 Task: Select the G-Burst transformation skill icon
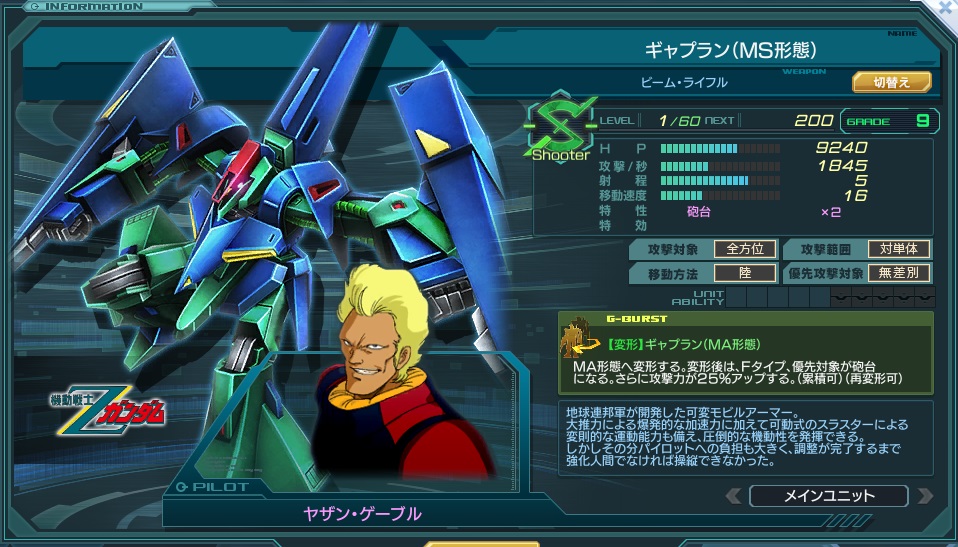(578, 340)
